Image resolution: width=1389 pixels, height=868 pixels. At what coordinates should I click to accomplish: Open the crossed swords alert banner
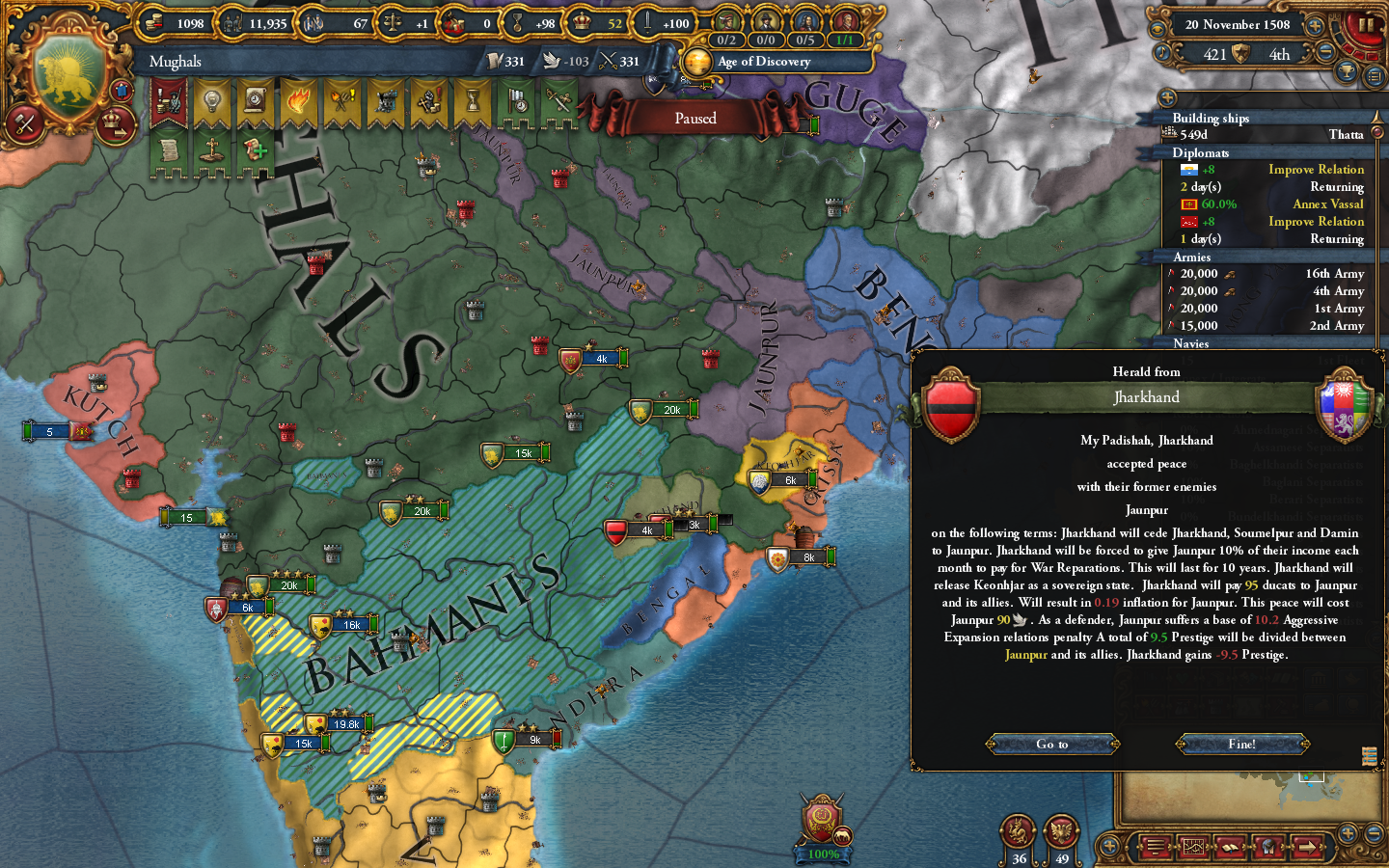coord(560,99)
